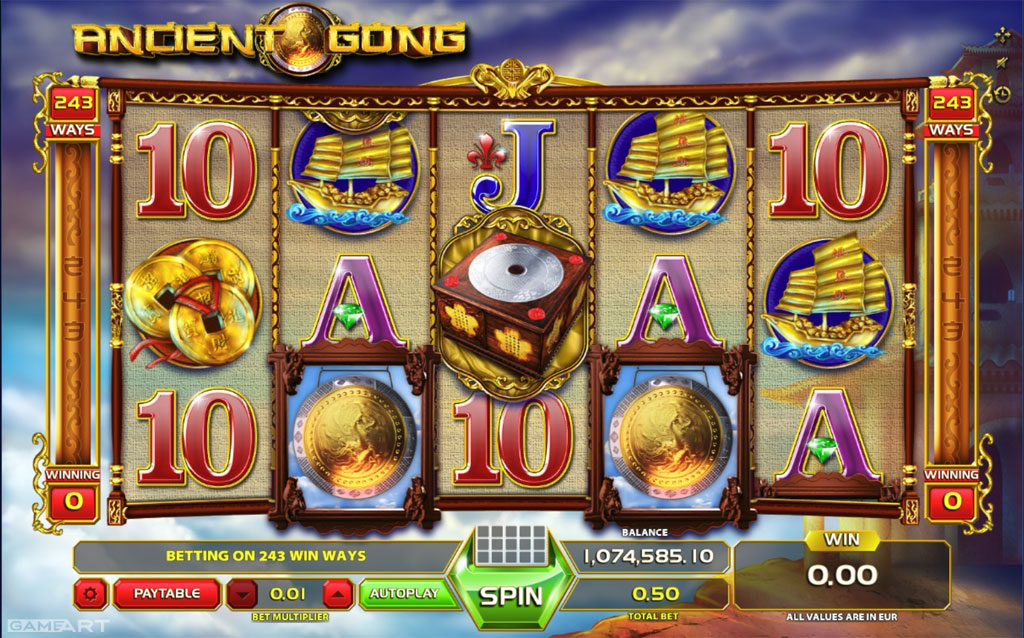
Task: Open the clock history icon
Action: click(1002, 93)
